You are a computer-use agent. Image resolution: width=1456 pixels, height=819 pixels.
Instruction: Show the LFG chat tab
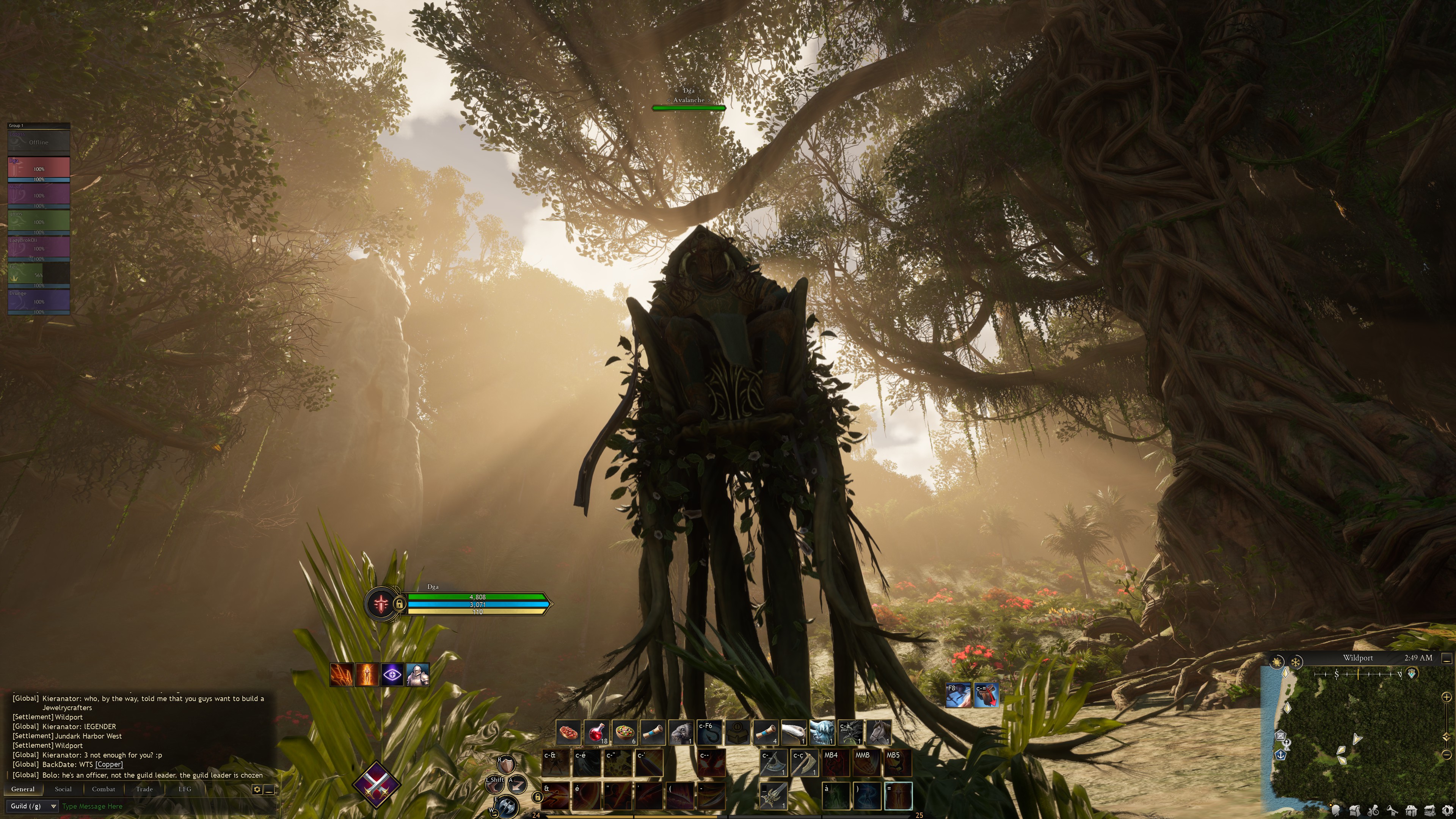pos(185,789)
